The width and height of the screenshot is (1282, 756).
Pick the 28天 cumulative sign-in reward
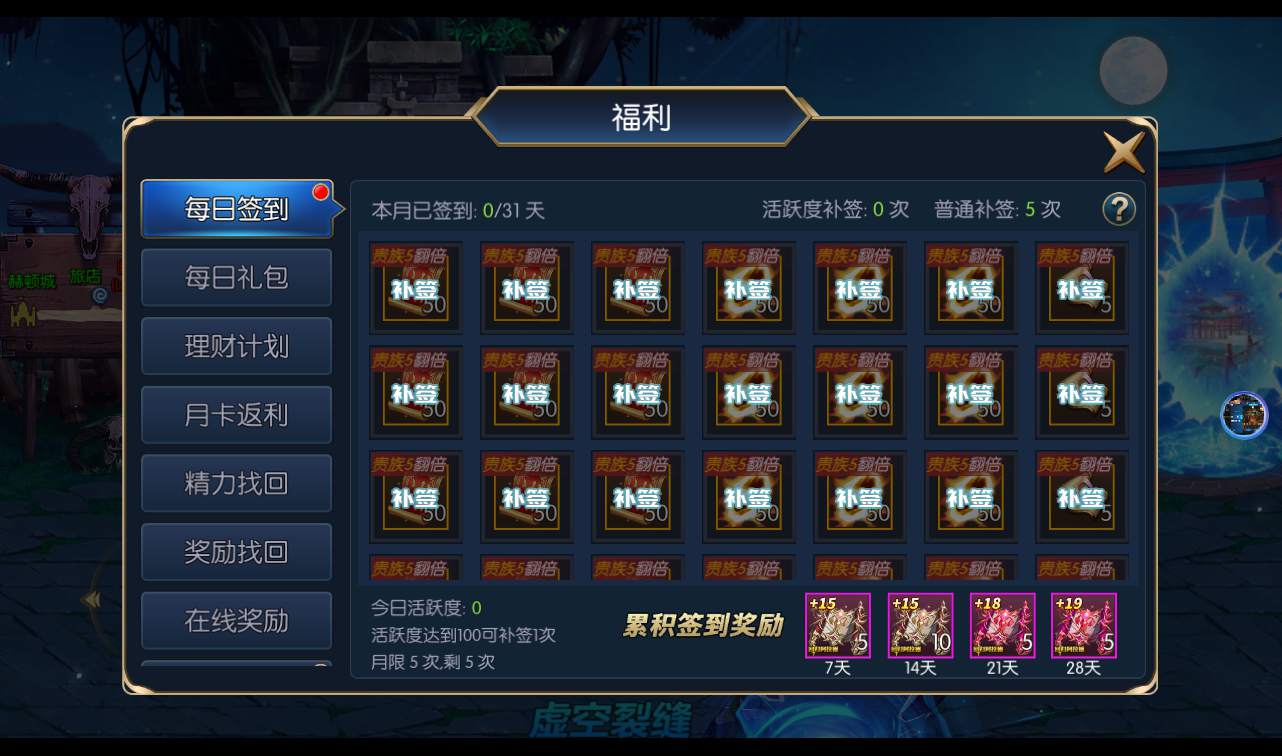coord(1084,626)
